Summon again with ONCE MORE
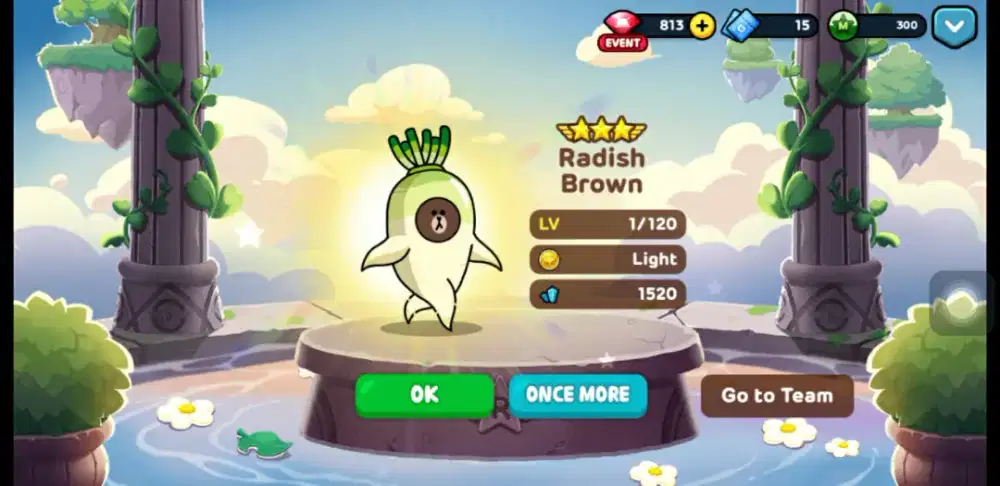This screenshot has width=1000, height=486. click(578, 395)
